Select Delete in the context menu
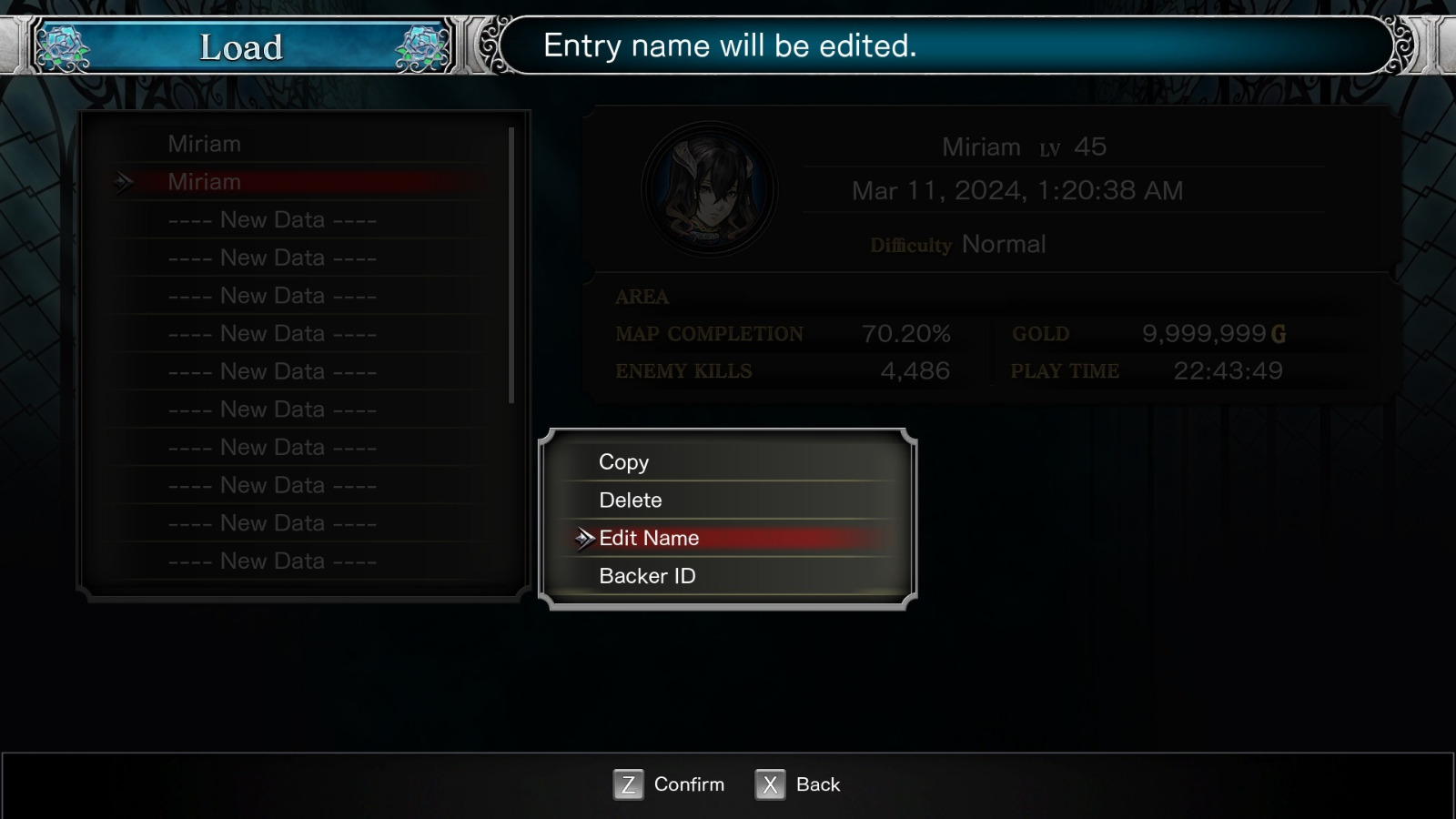1456x819 pixels. point(630,500)
